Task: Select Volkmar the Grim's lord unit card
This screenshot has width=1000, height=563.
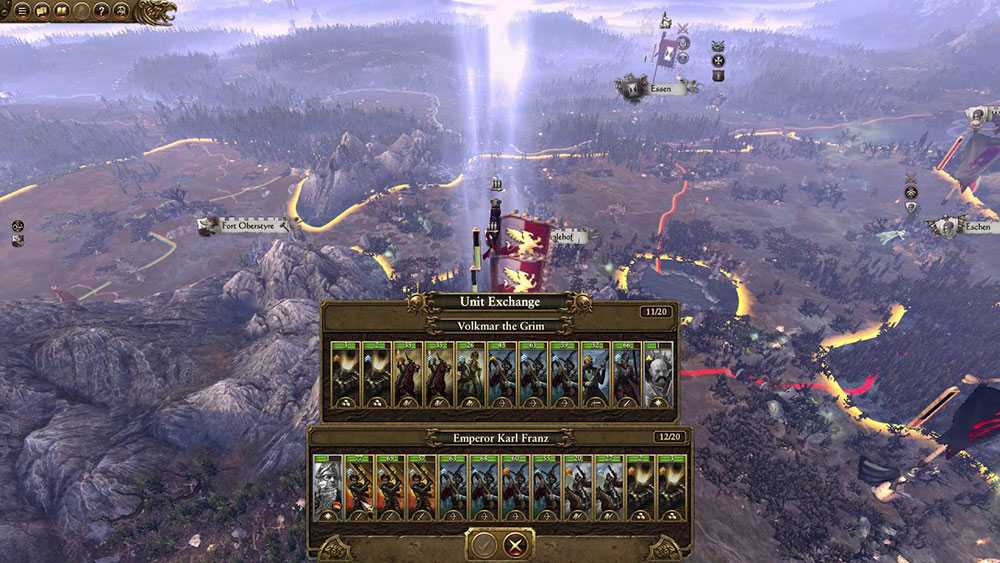Action: 659,375
